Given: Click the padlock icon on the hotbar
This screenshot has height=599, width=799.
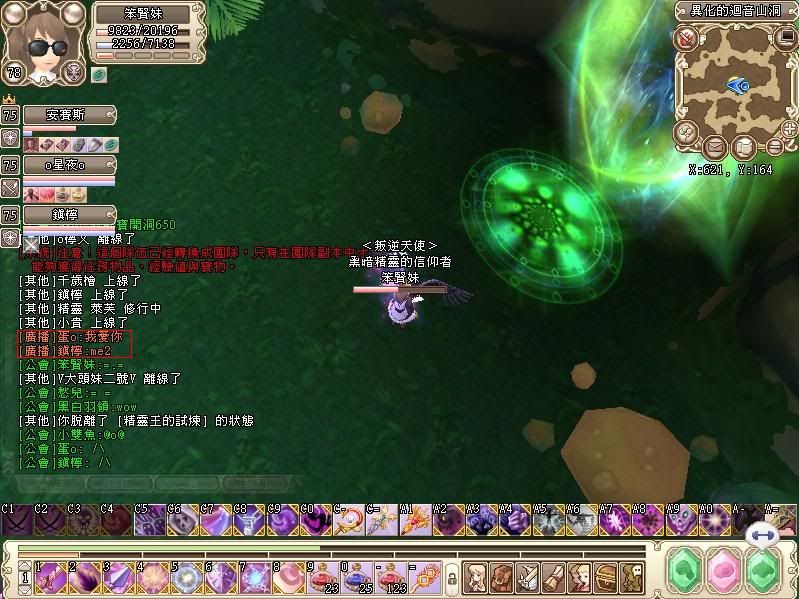Looking at the screenshot, I should 452,578.
